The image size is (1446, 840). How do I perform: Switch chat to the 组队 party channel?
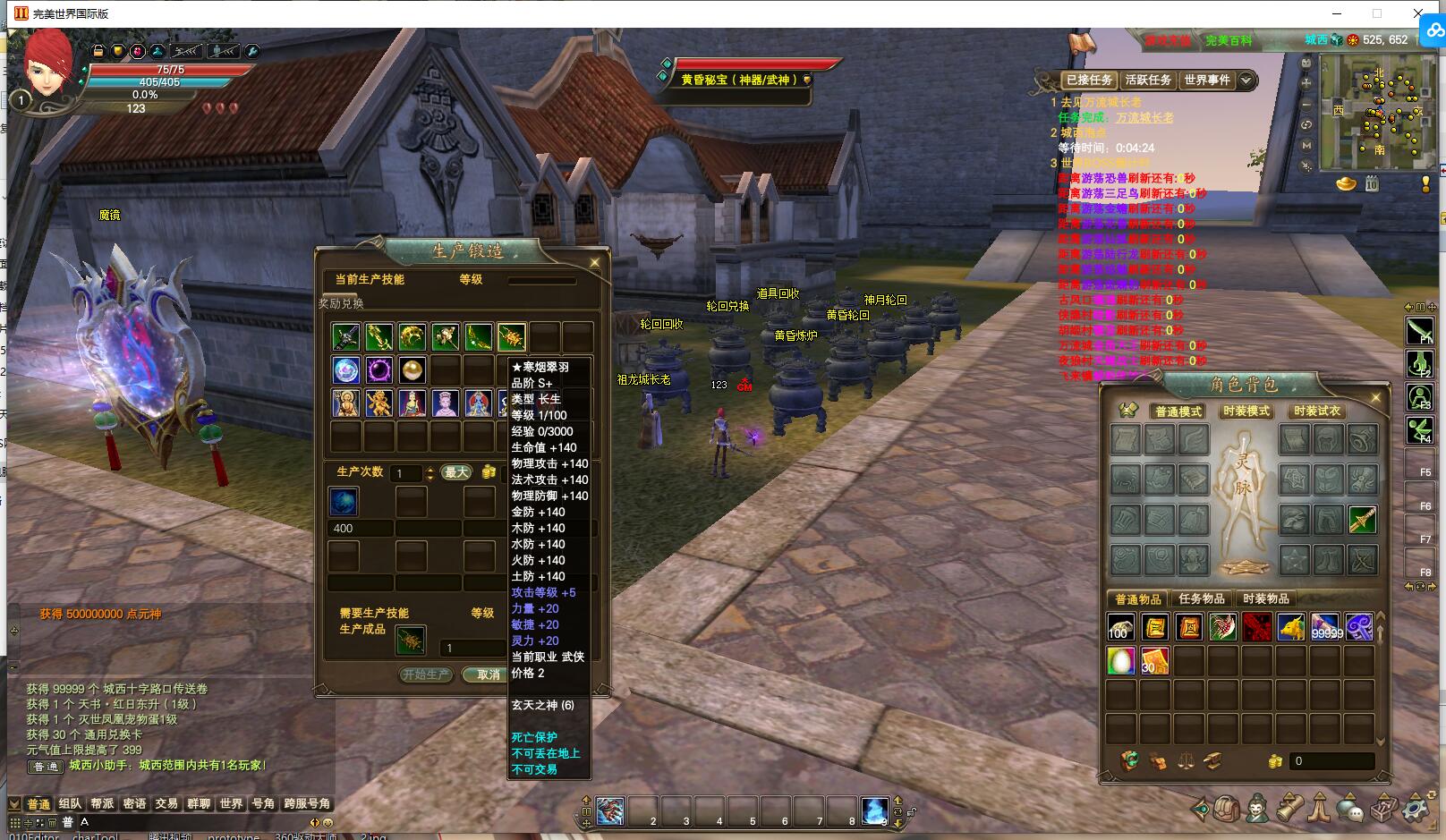click(x=70, y=803)
